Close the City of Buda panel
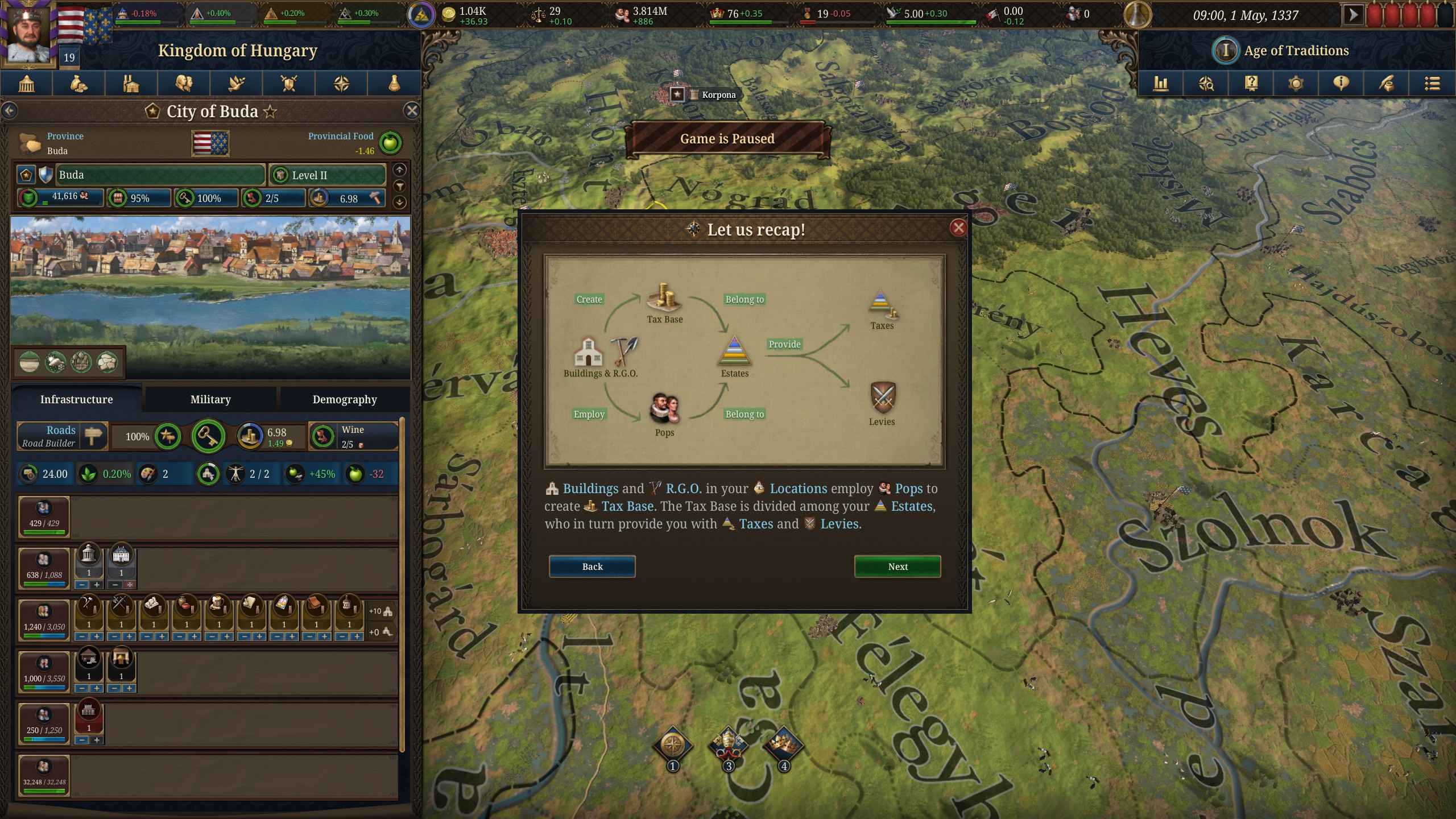This screenshot has height=819, width=1456. click(x=412, y=111)
